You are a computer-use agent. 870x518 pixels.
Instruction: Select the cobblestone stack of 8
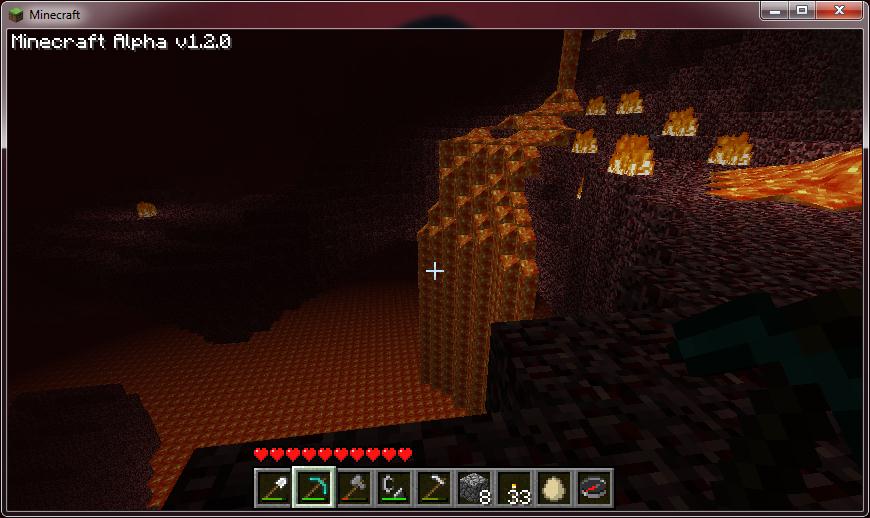pos(473,488)
